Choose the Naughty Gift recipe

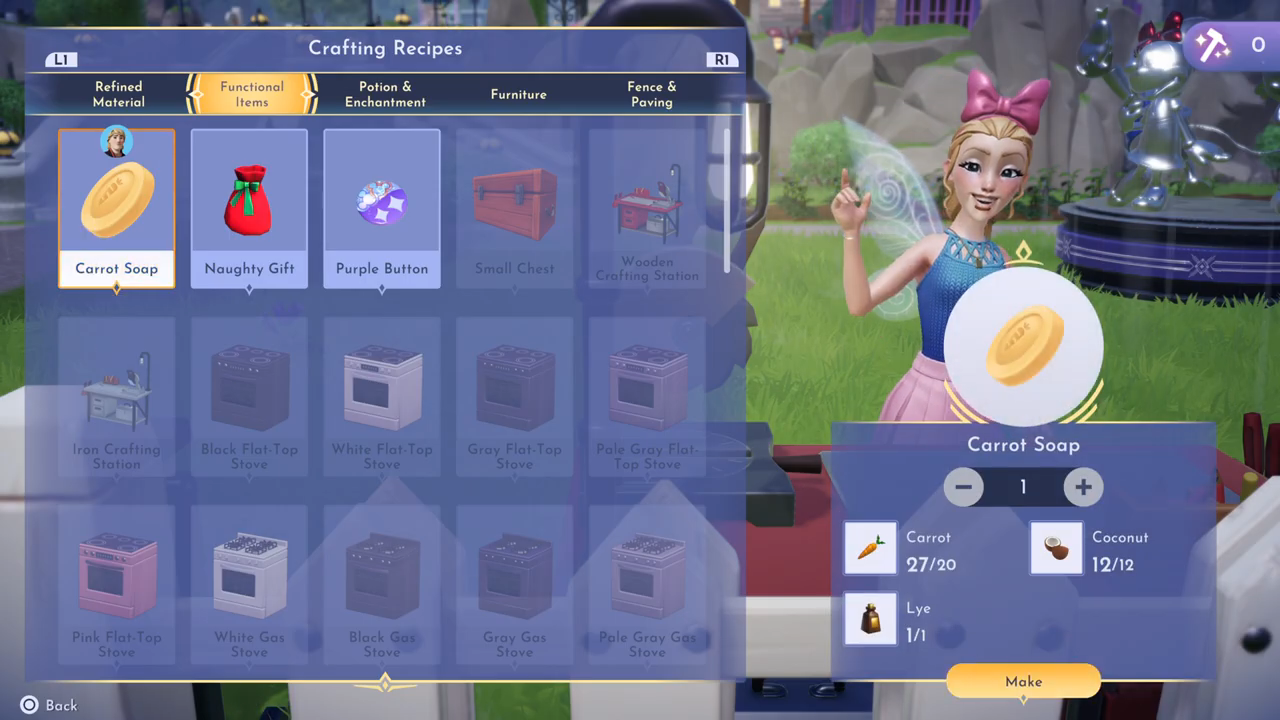point(249,208)
